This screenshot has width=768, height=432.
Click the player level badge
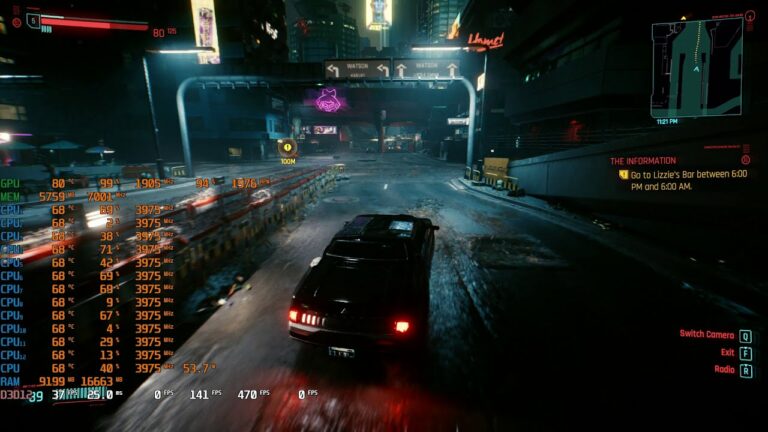pos(33,20)
